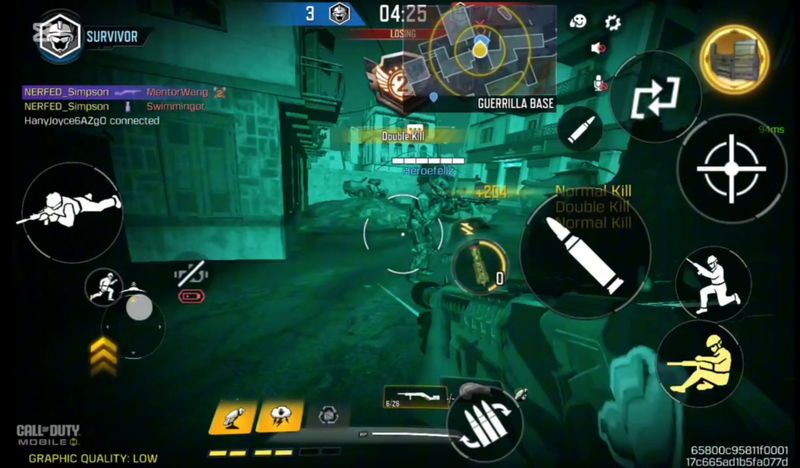
Task: Activate the gold-ringed supply crate scorestreak
Action: pyautogui.click(x=735, y=58)
